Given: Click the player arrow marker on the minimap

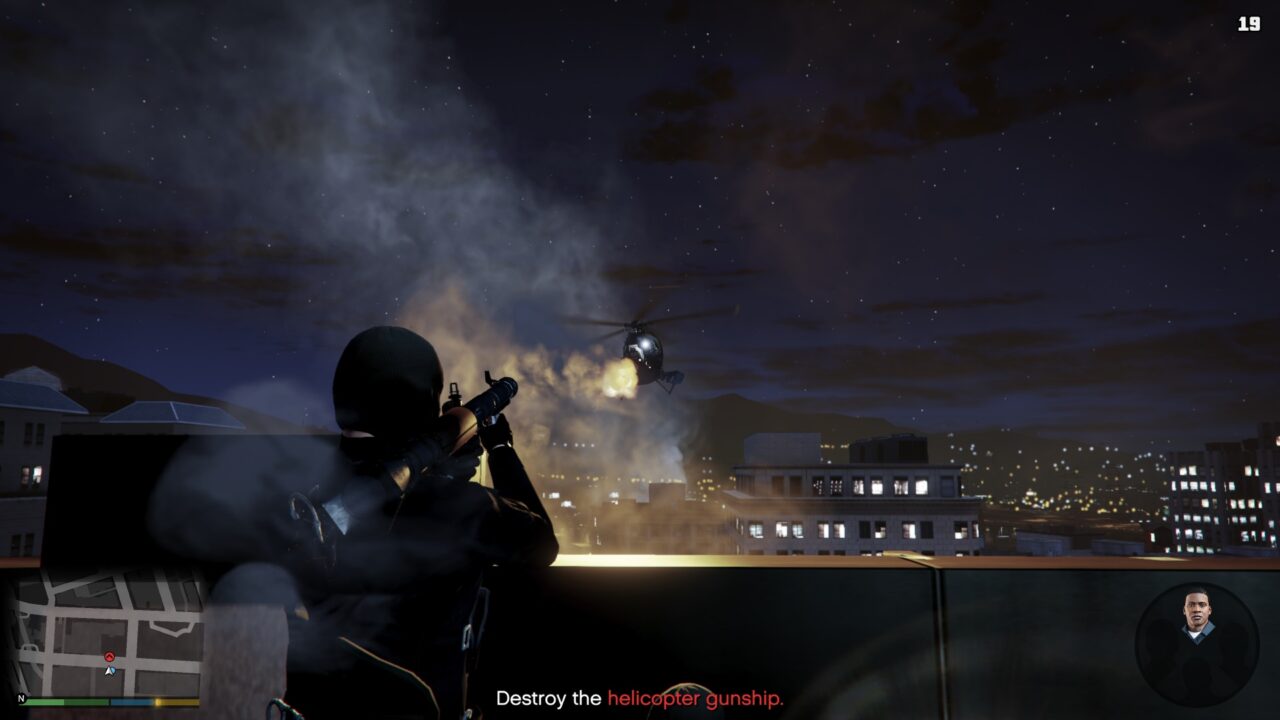Looking at the screenshot, I should (110, 671).
